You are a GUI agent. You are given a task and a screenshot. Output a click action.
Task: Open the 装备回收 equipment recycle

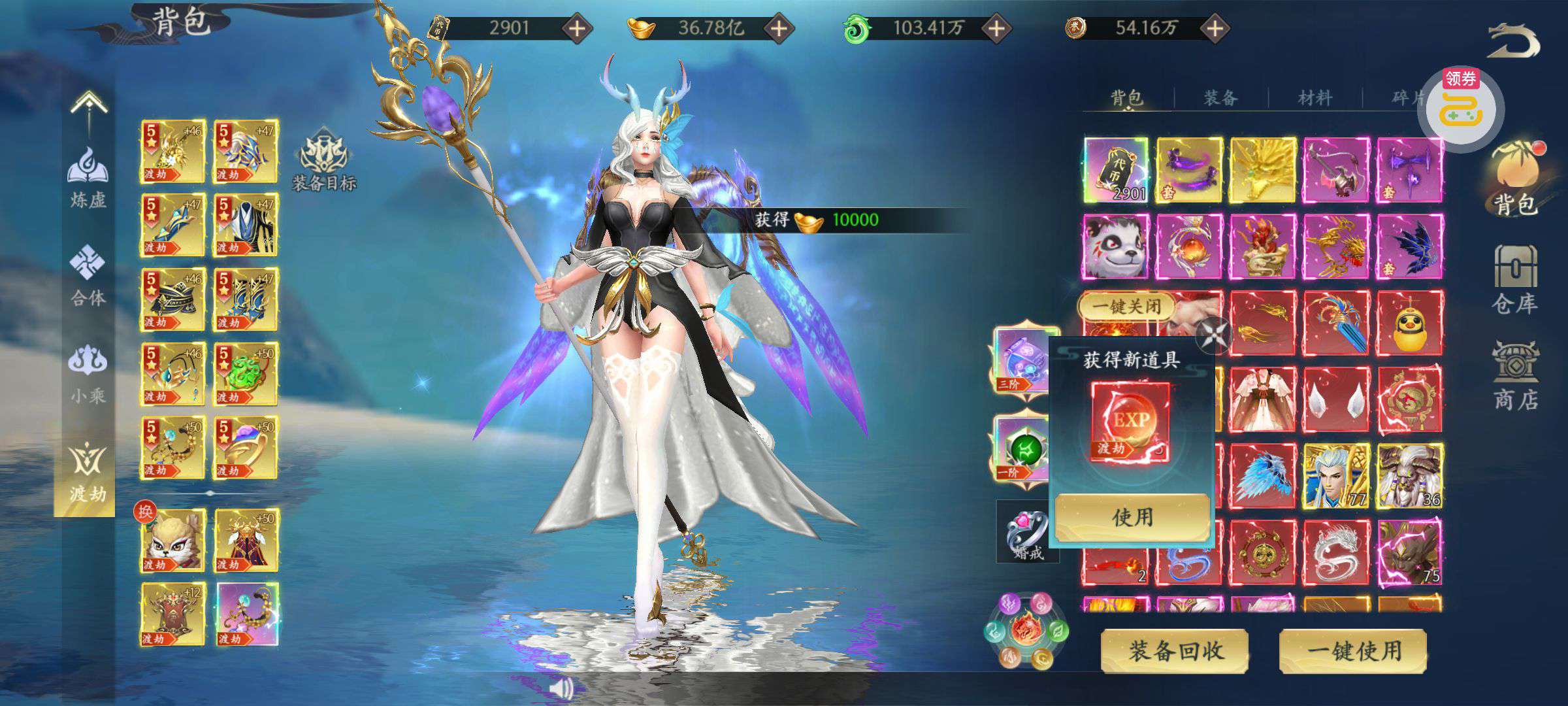tap(1175, 650)
